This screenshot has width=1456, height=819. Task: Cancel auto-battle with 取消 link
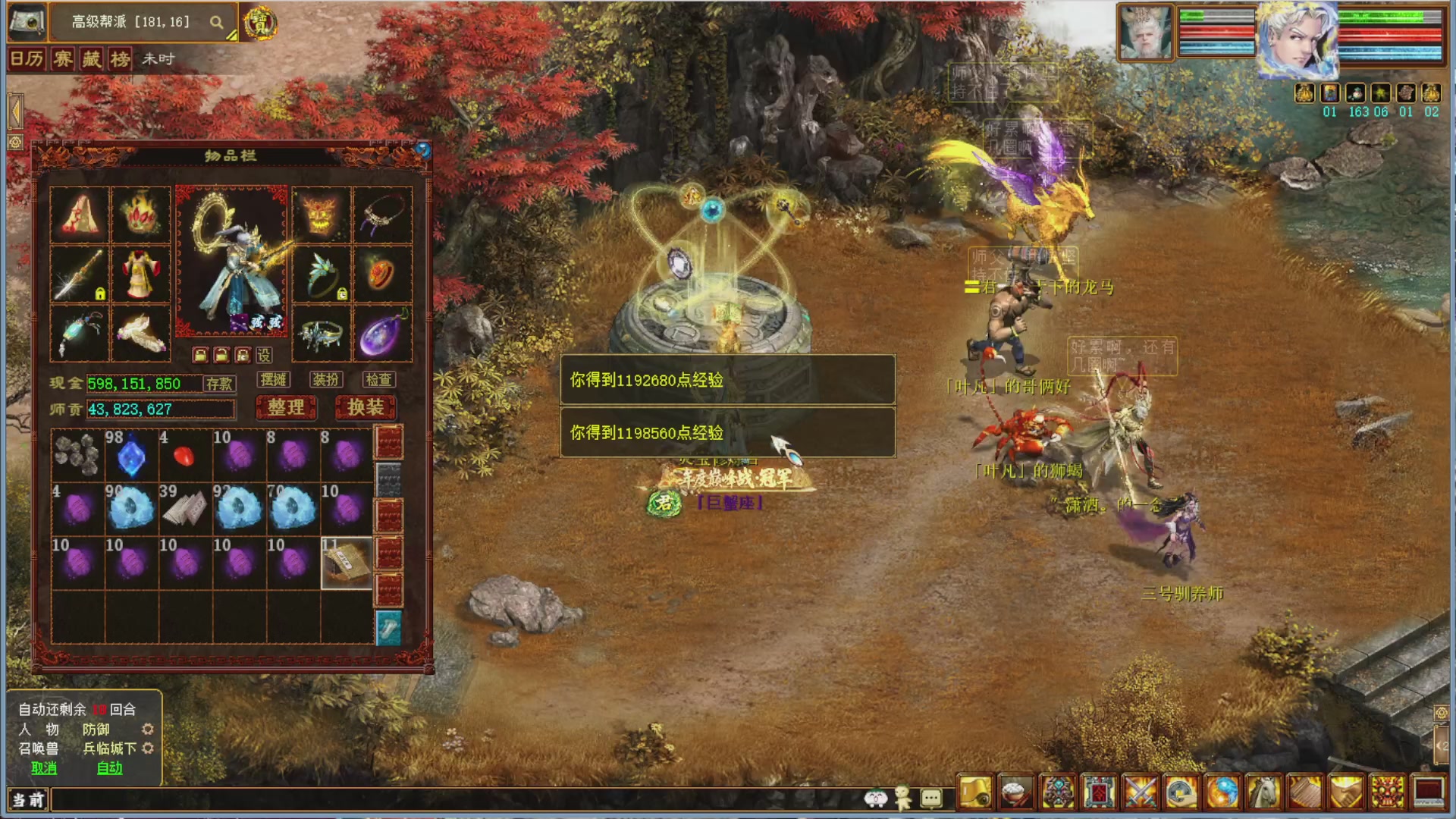44,768
